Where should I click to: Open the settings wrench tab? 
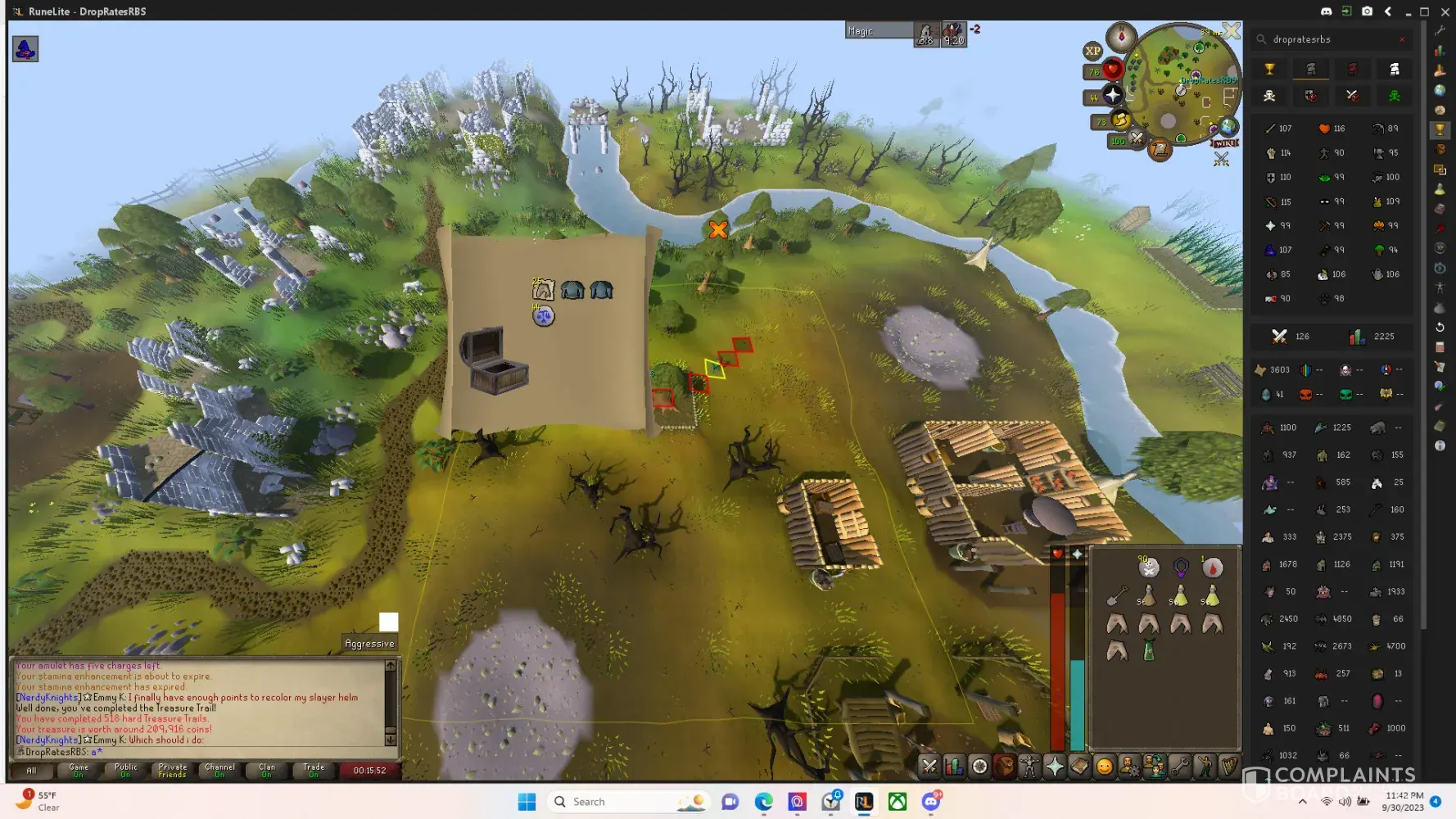[1179, 767]
